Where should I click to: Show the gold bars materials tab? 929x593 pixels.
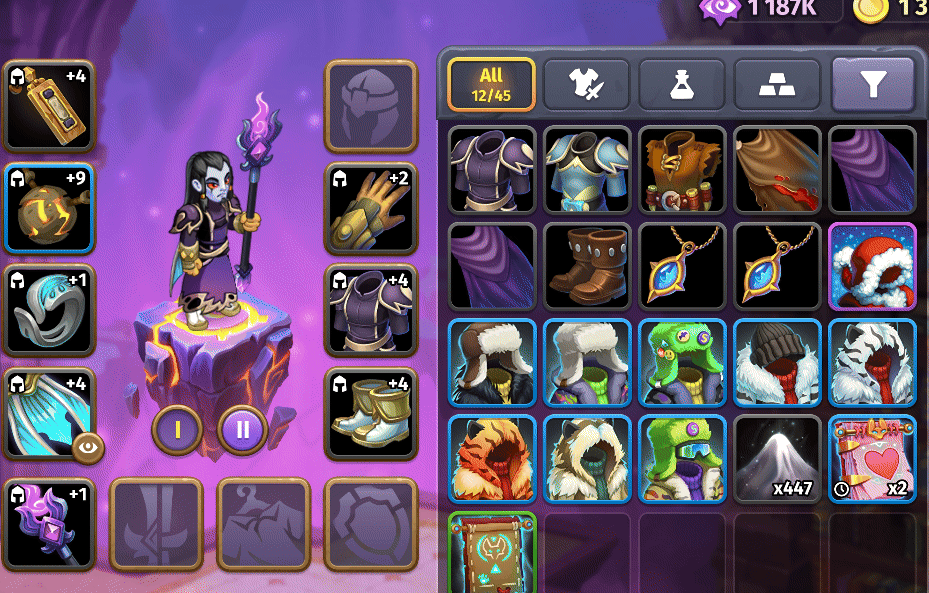(776, 85)
